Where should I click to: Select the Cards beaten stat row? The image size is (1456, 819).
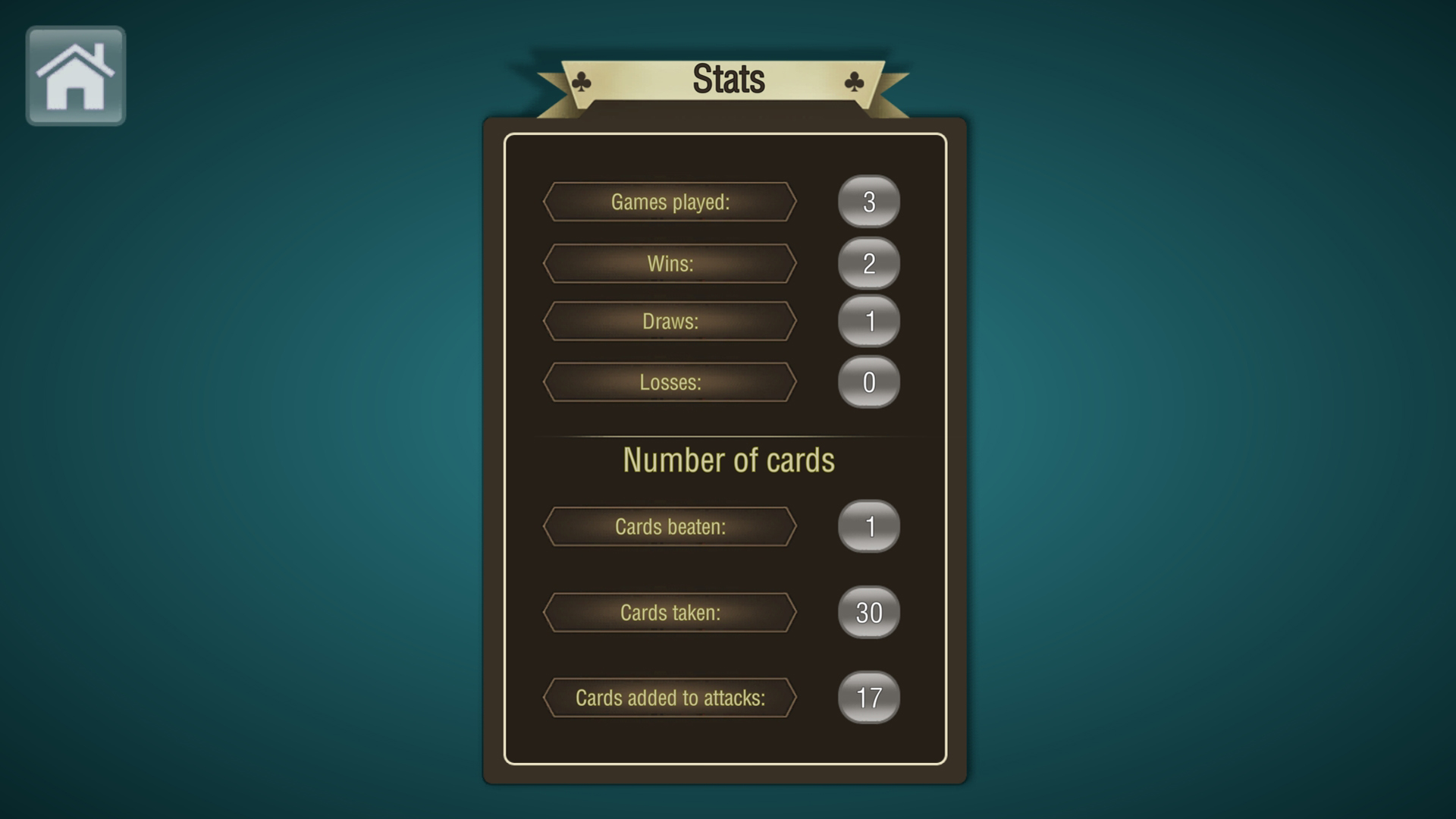pyautogui.click(x=670, y=526)
